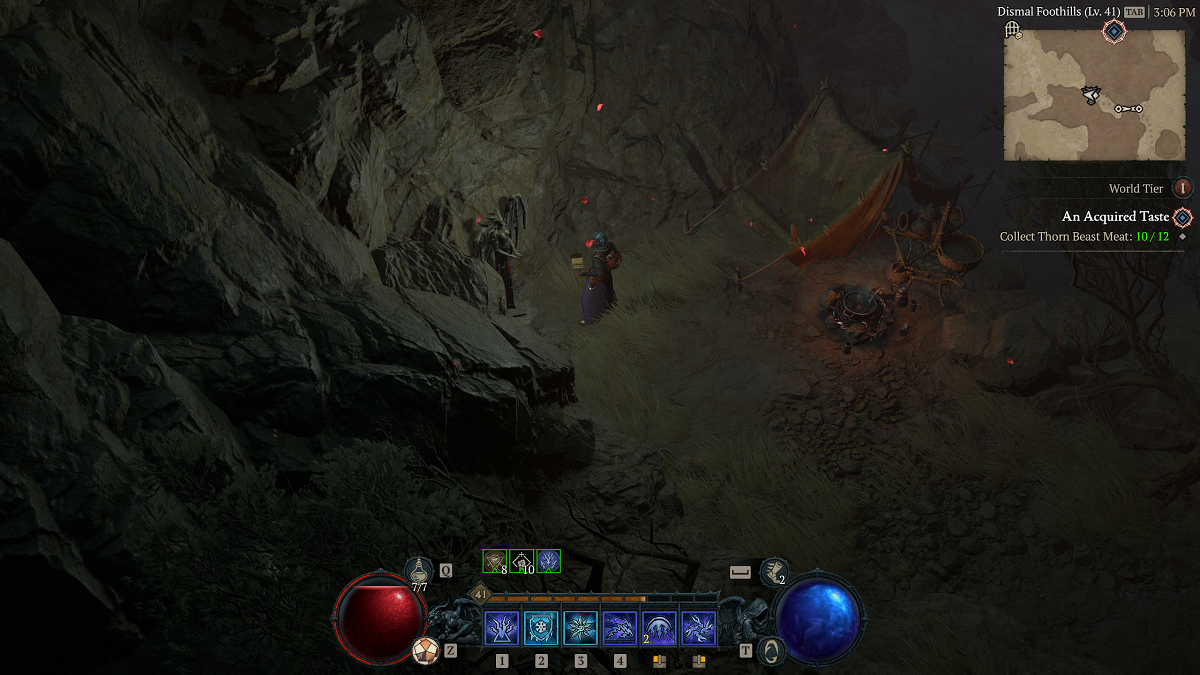Activate the first skill with lightning tree icon
This screenshot has width=1200, height=675.
pos(501,628)
